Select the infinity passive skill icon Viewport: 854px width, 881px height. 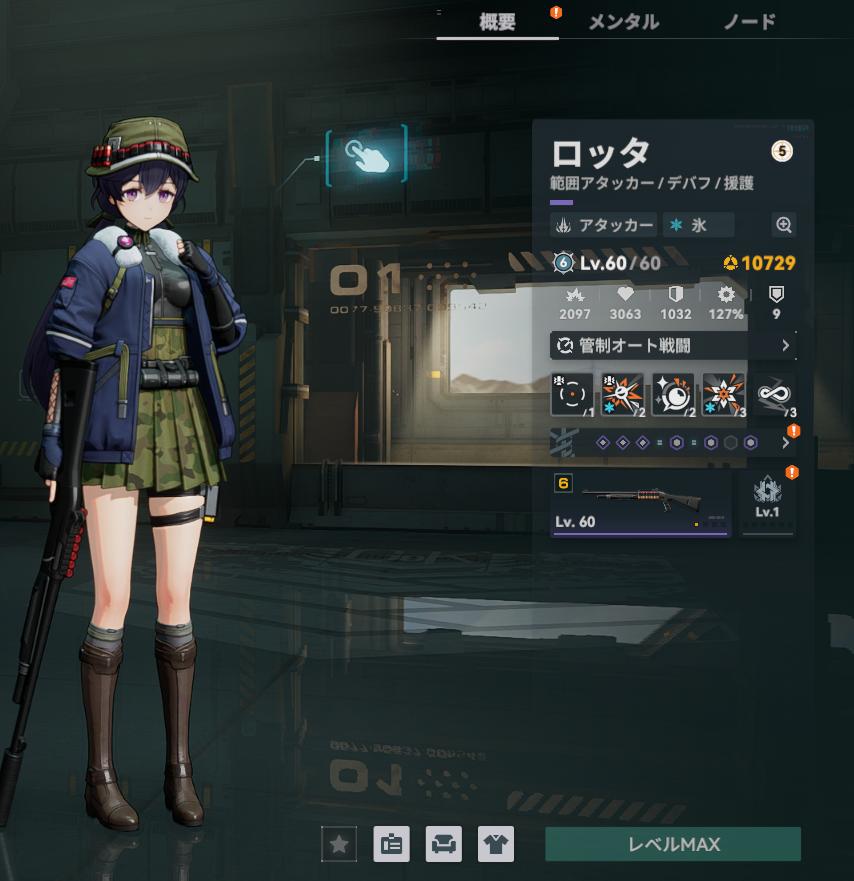[x=774, y=394]
